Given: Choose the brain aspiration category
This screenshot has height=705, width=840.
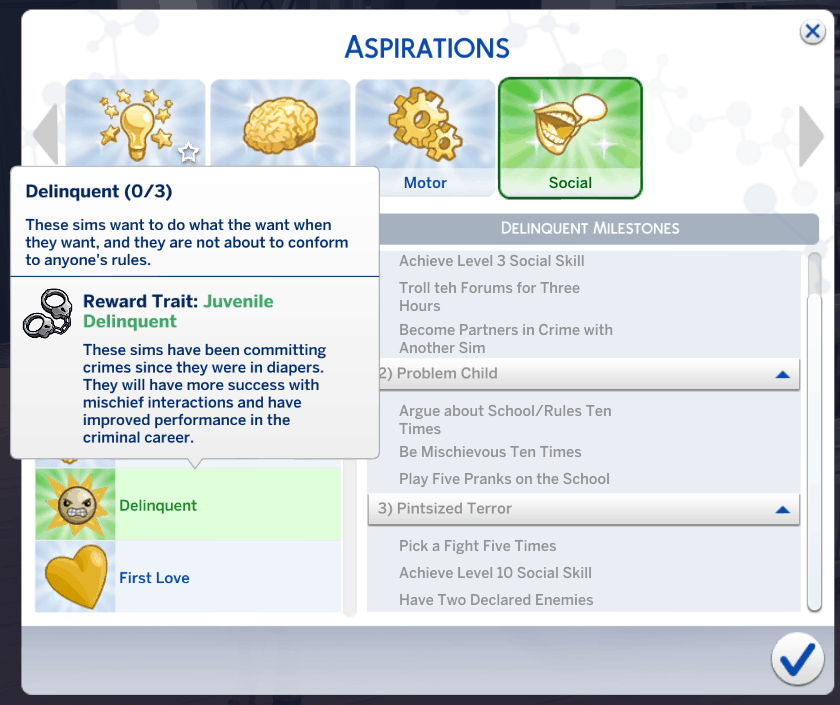Looking at the screenshot, I should coord(280,122).
